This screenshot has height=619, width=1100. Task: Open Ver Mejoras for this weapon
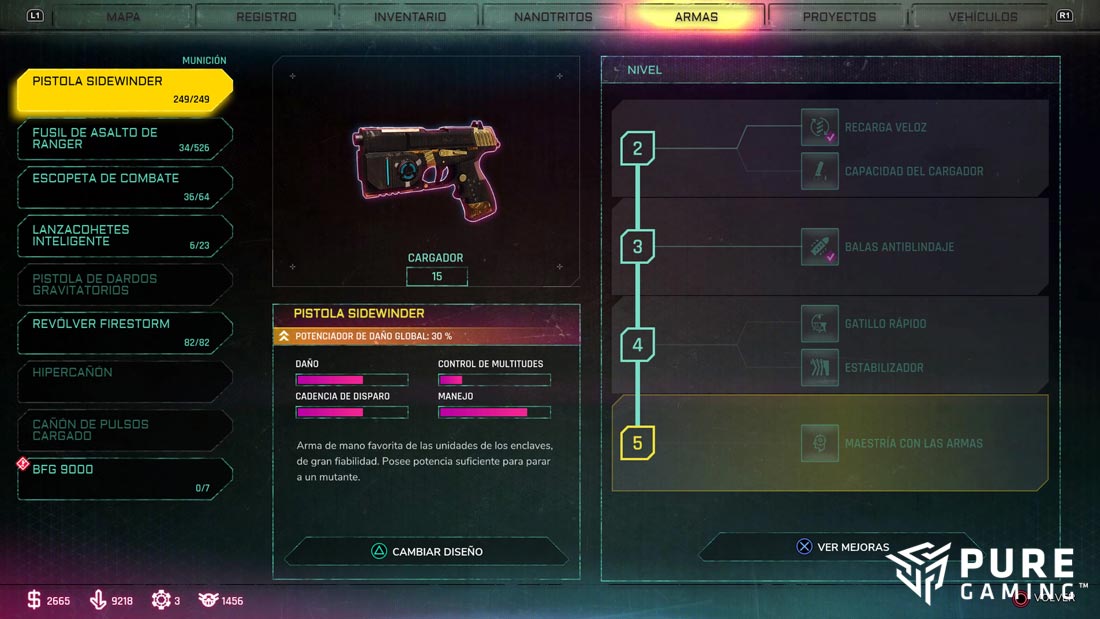(842, 547)
